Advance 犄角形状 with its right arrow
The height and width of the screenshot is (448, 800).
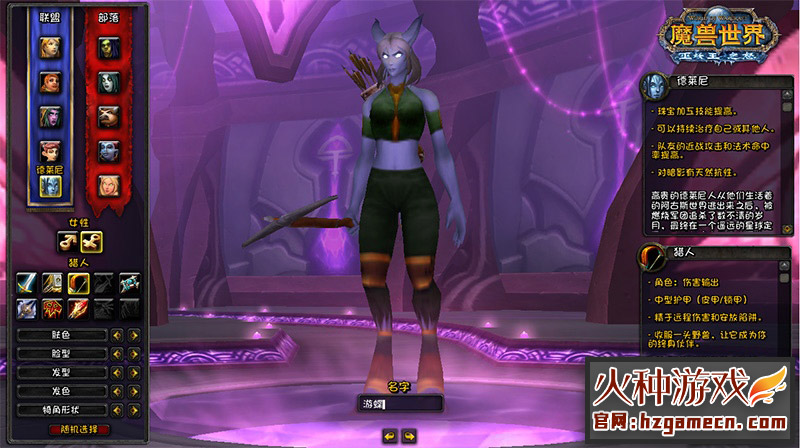pos(134,407)
